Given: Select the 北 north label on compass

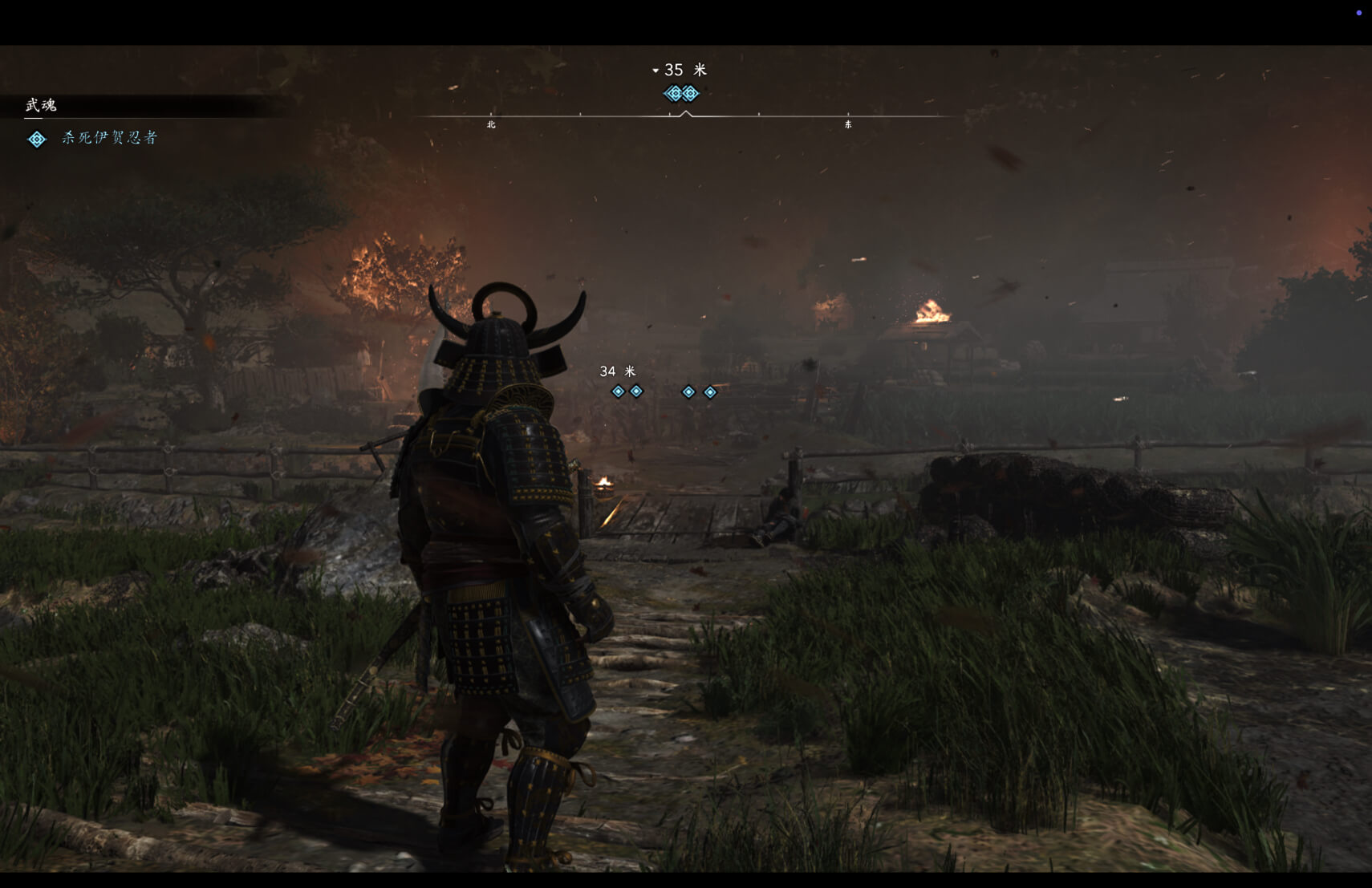Looking at the screenshot, I should (491, 124).
